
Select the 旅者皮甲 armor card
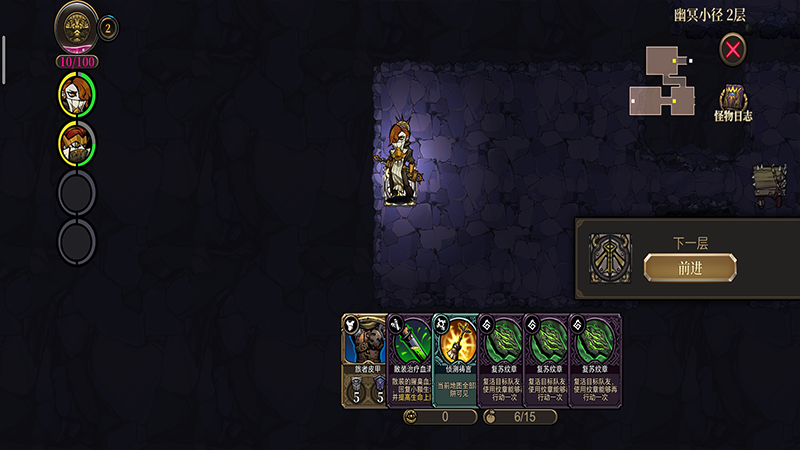(x=363, y=360)
